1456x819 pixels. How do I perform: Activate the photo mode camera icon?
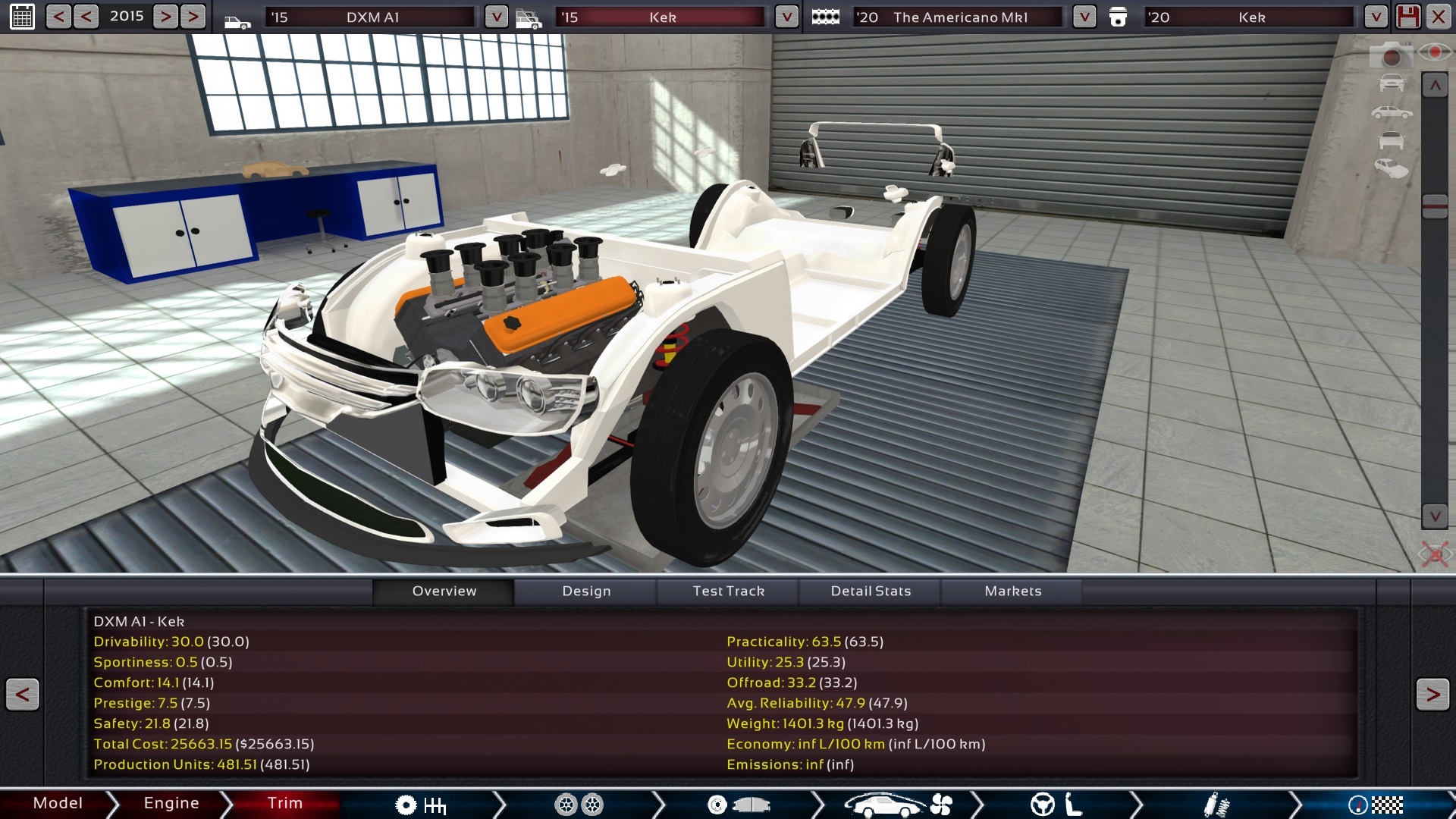[1392, 55]
